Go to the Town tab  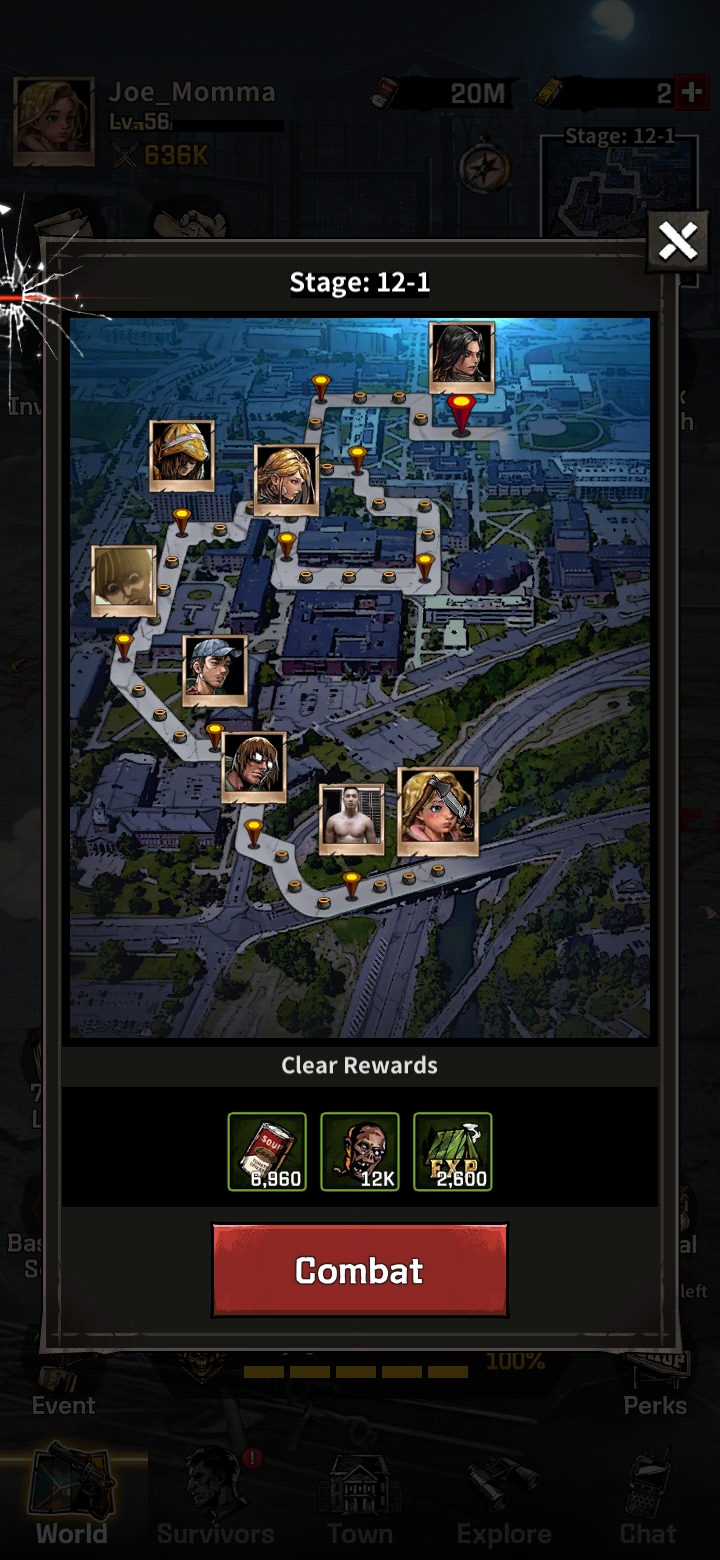pos(360,1500)
